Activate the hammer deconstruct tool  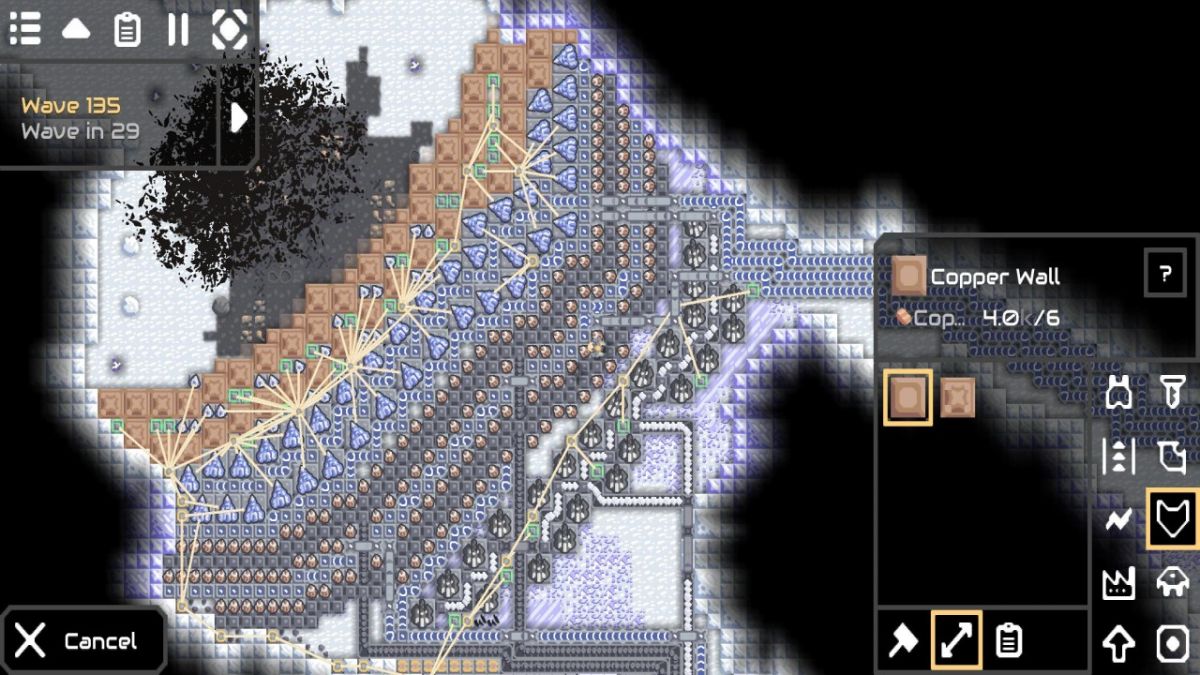point(903,640)
